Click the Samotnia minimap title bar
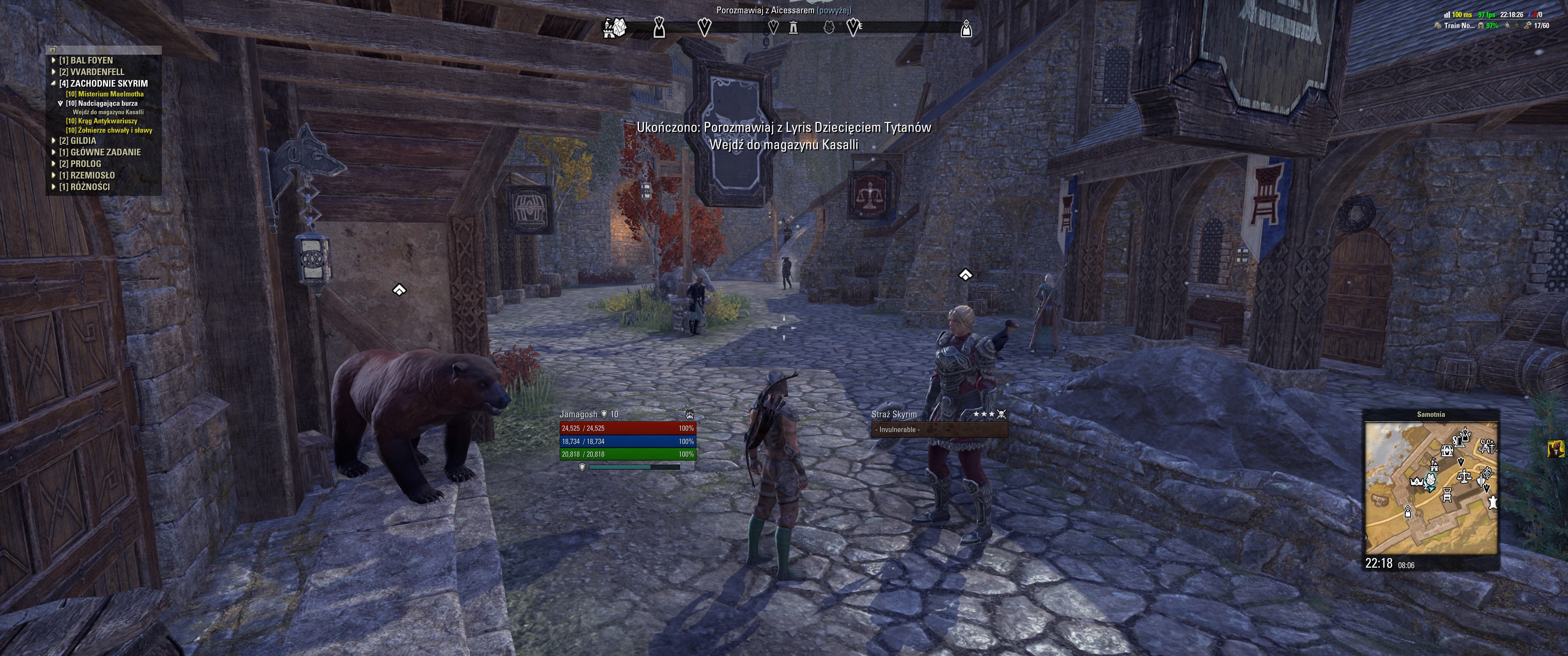This screenshot has width=1568, height=656. pos(1430,415)
